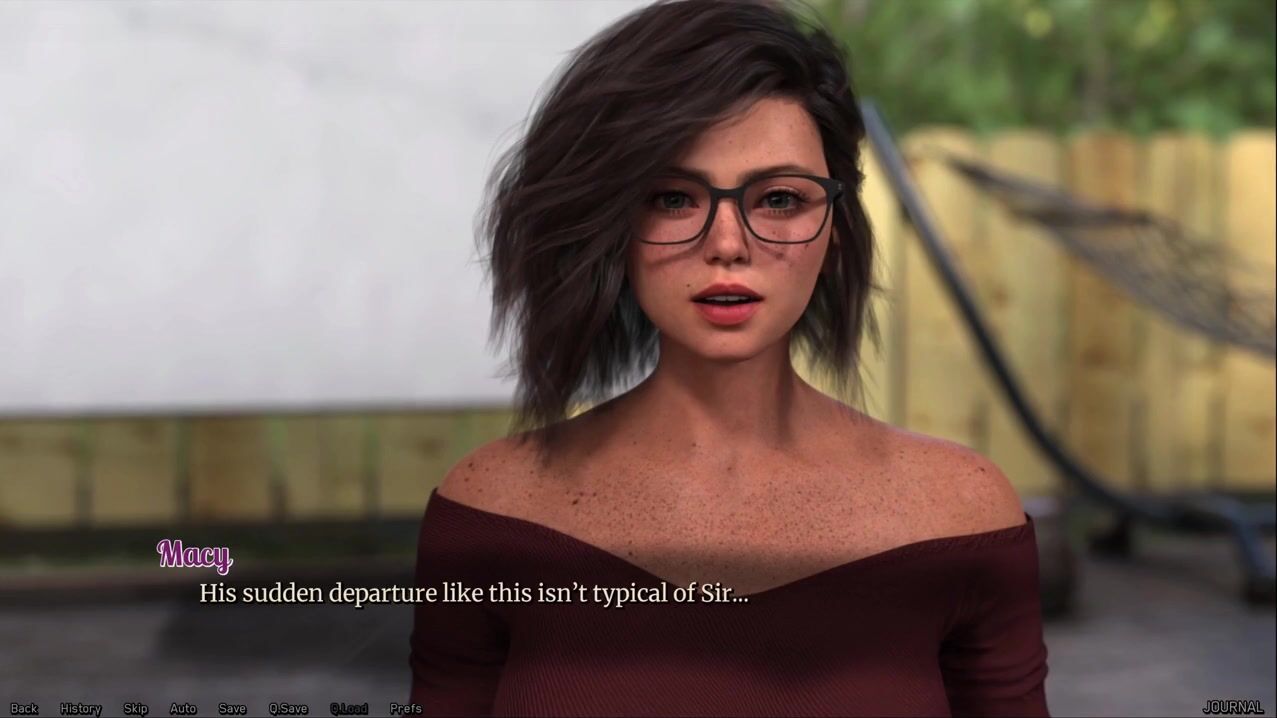Enable Auto-advance for dialogue
The height and width of the screenshot is (718, 1277).
183,709
